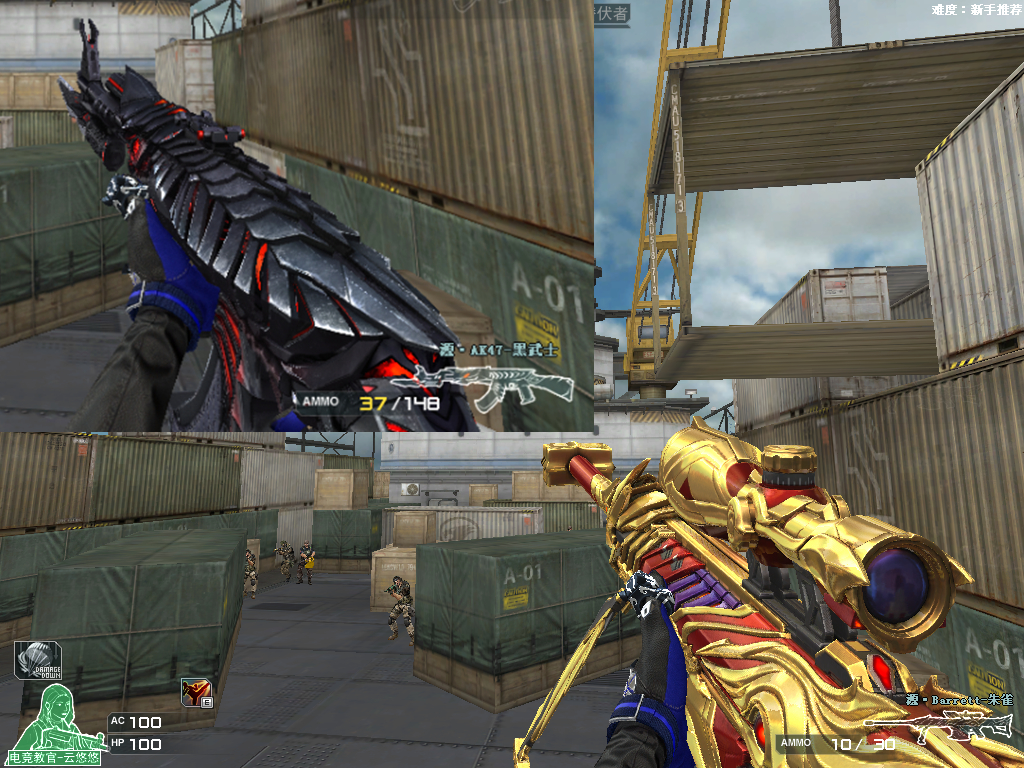Select the Barrett-朱雀 sniper silhouette icon

[939, 730]
